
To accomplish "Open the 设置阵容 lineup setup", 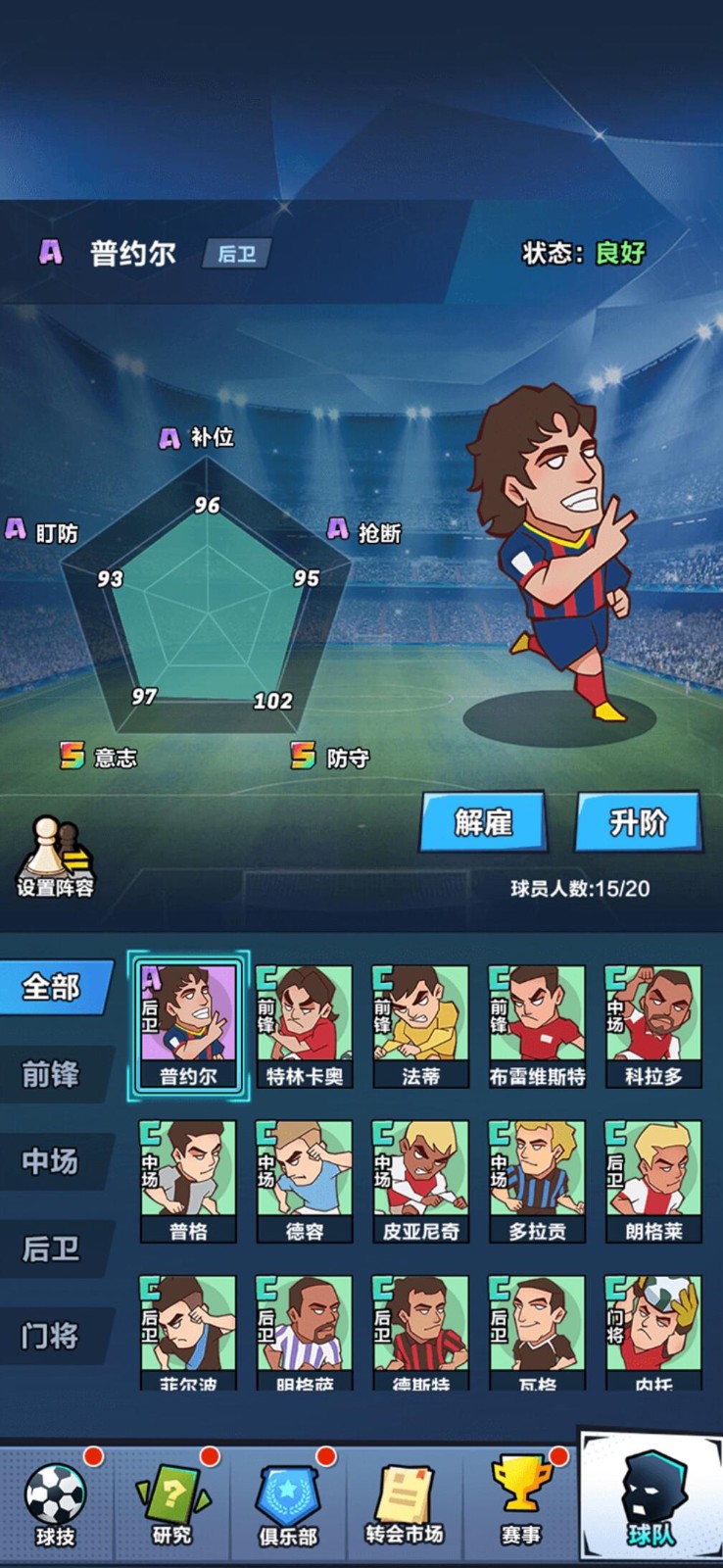I will tap(55, 858).
